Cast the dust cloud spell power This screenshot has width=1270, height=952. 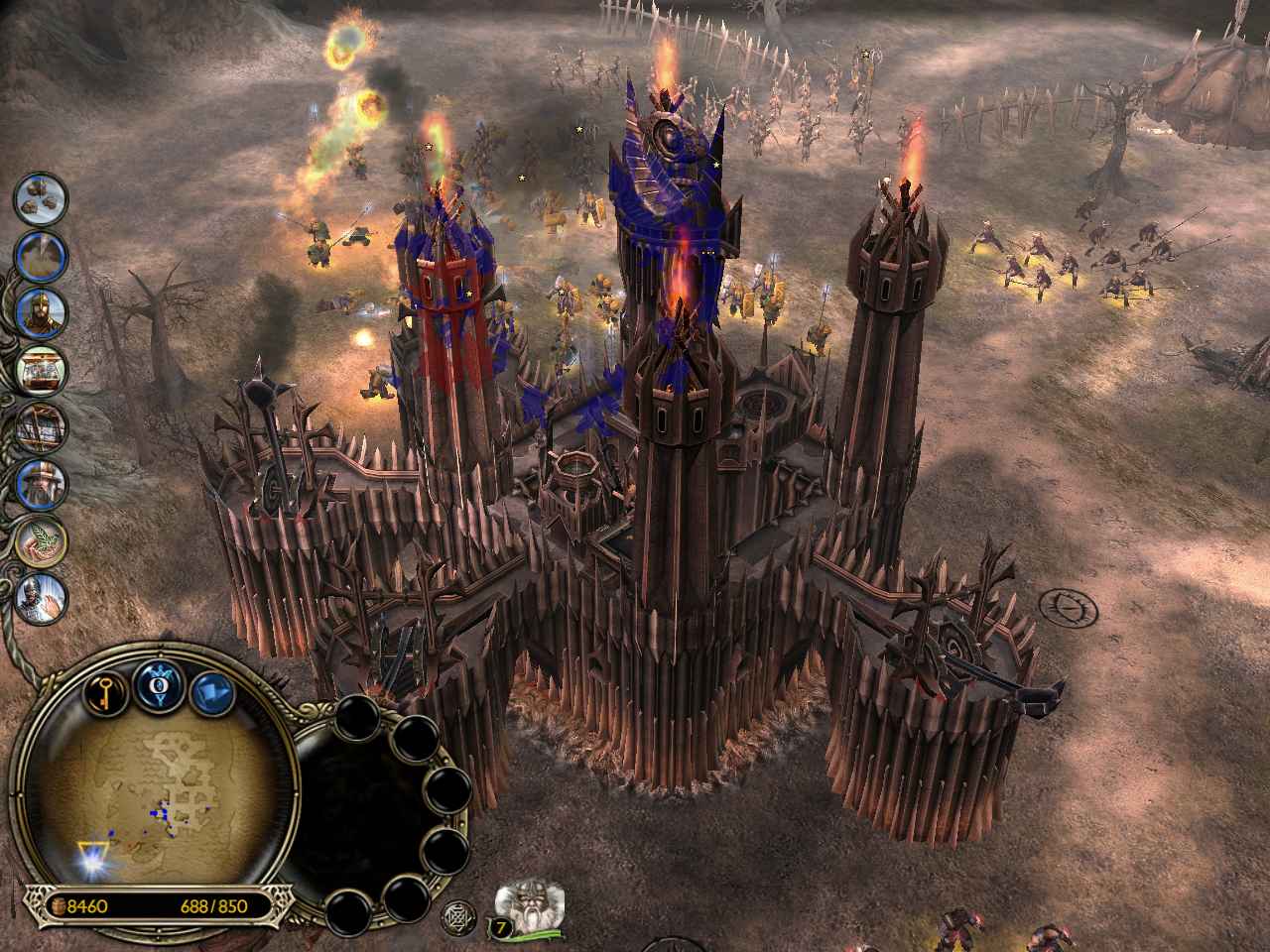pyautogui.click(x=41, y=256)
